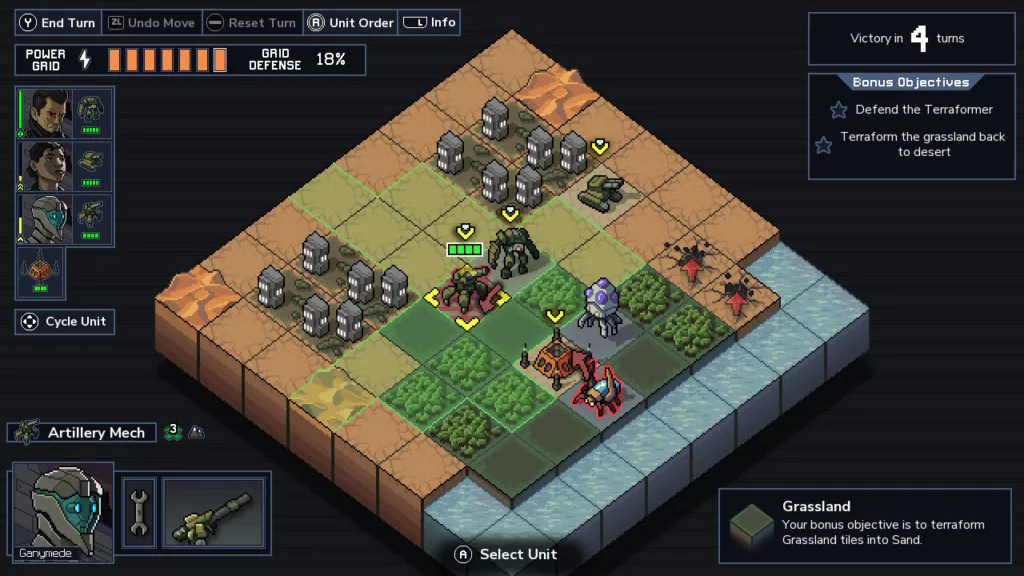The width and height of the screenshot is (1024, 576).
Task: Arm the artillery cannon weapon
Action: pyautogui.click(x=214, y=512)
